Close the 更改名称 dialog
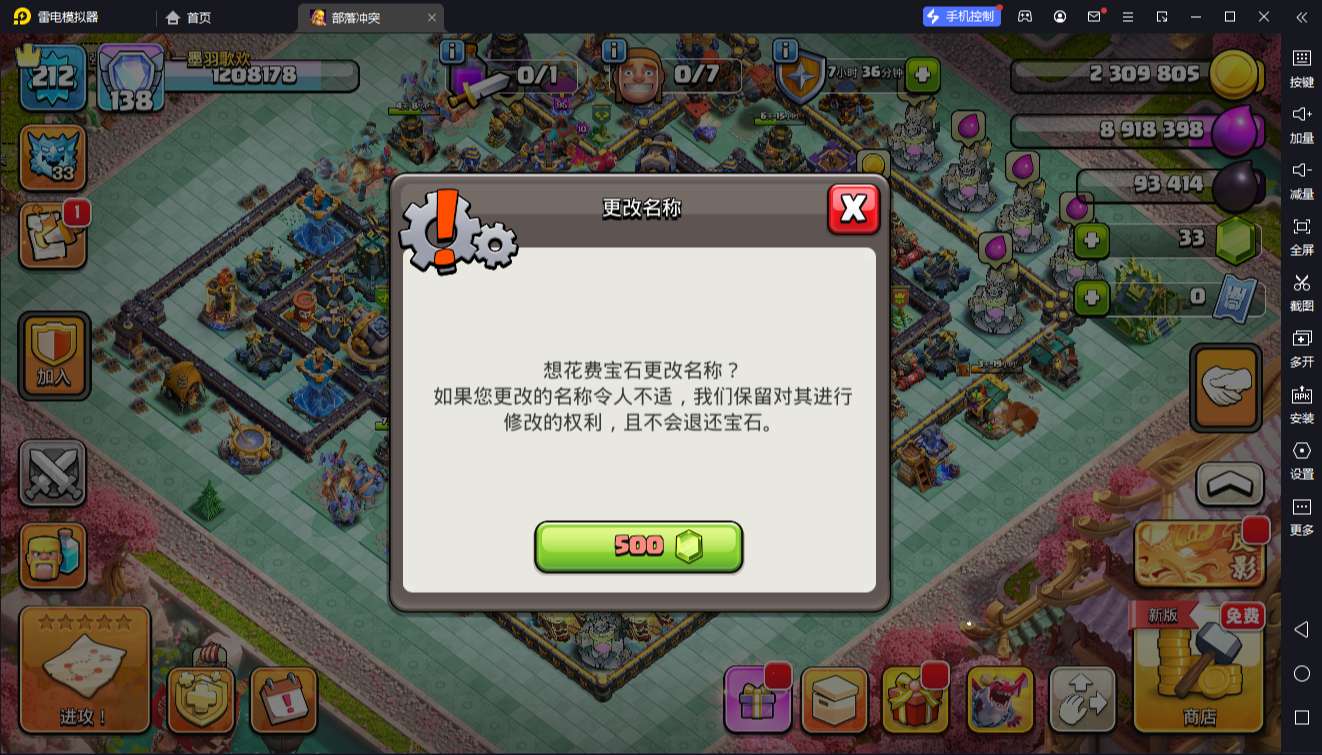The image size is (1322, 755). coord(853,211)
